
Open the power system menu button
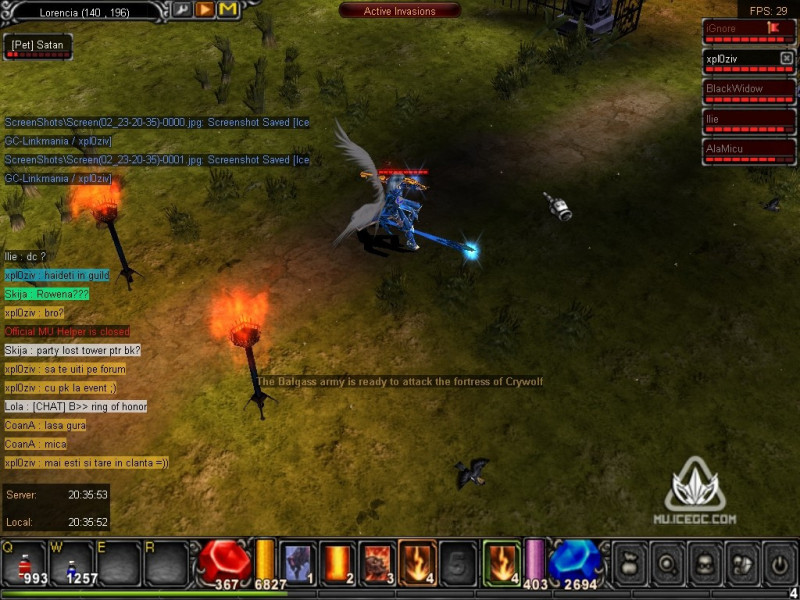point(780,563)
